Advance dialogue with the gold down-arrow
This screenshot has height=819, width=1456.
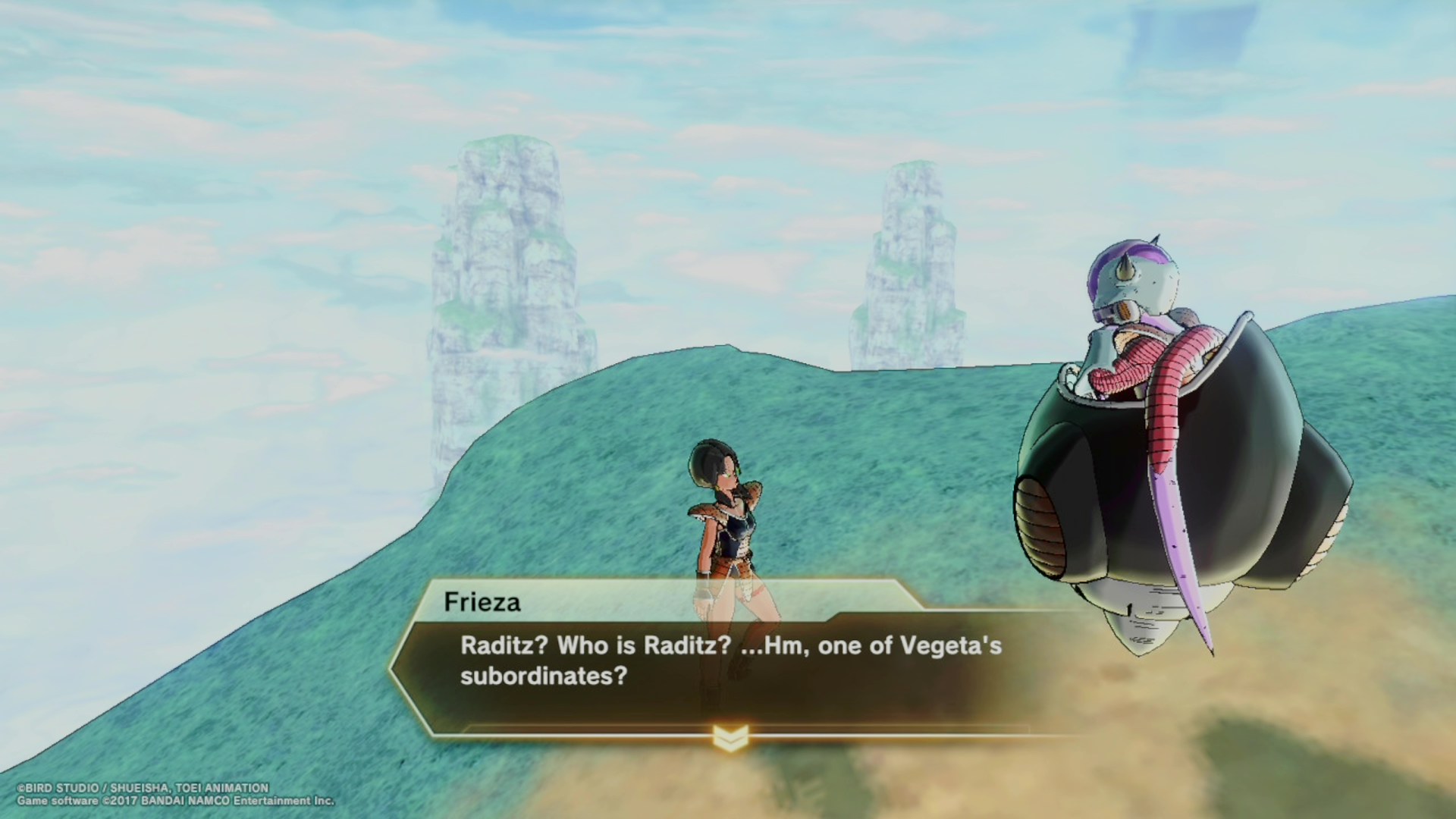pos(730,737)
